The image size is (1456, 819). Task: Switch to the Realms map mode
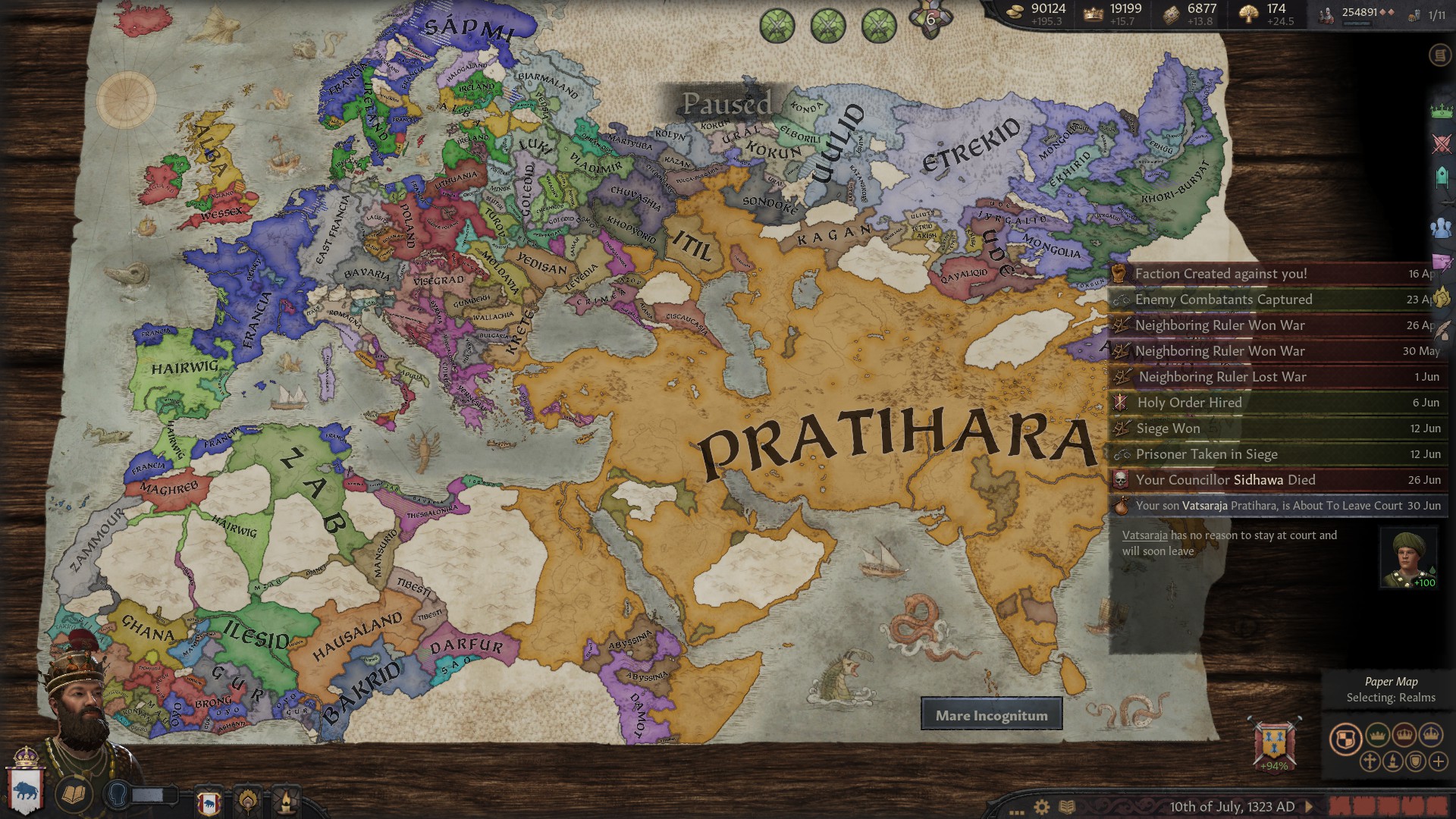[1345, 739]
